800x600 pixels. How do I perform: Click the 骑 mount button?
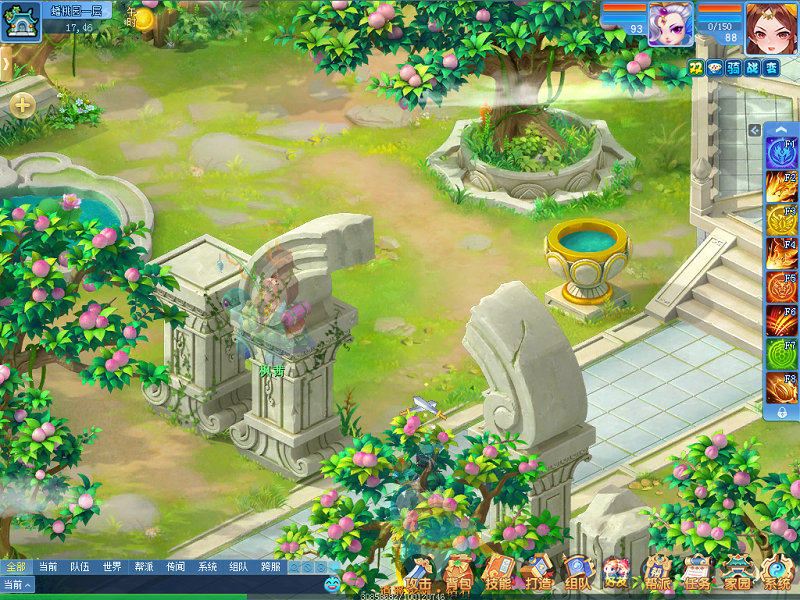click(x=734, y=67)
